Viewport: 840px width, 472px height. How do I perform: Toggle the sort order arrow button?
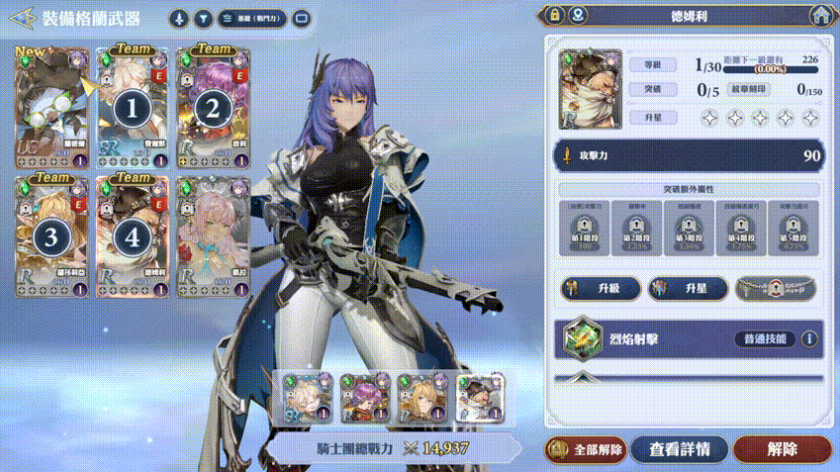tap(179, 19)
